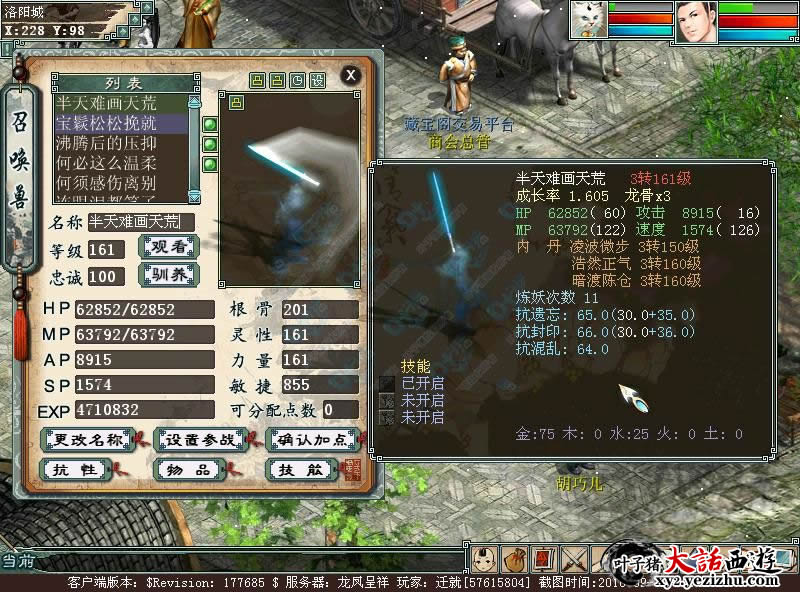
Task: Close the summoned beast panel
Action: pyautogui.click(x=350, y=74)
